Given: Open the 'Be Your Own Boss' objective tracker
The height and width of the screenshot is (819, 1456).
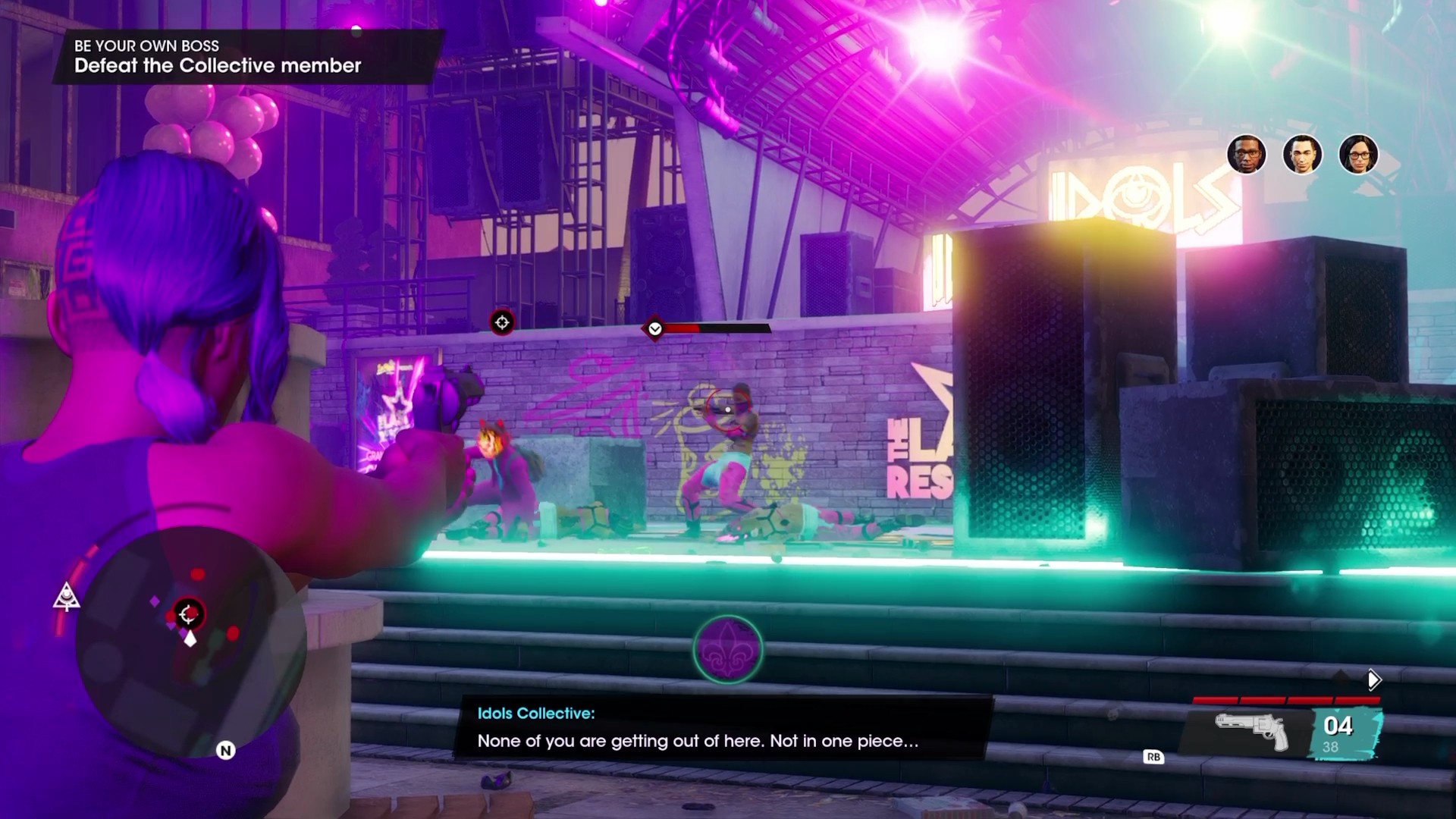Looking at the screenshot, I should point(218,56).
